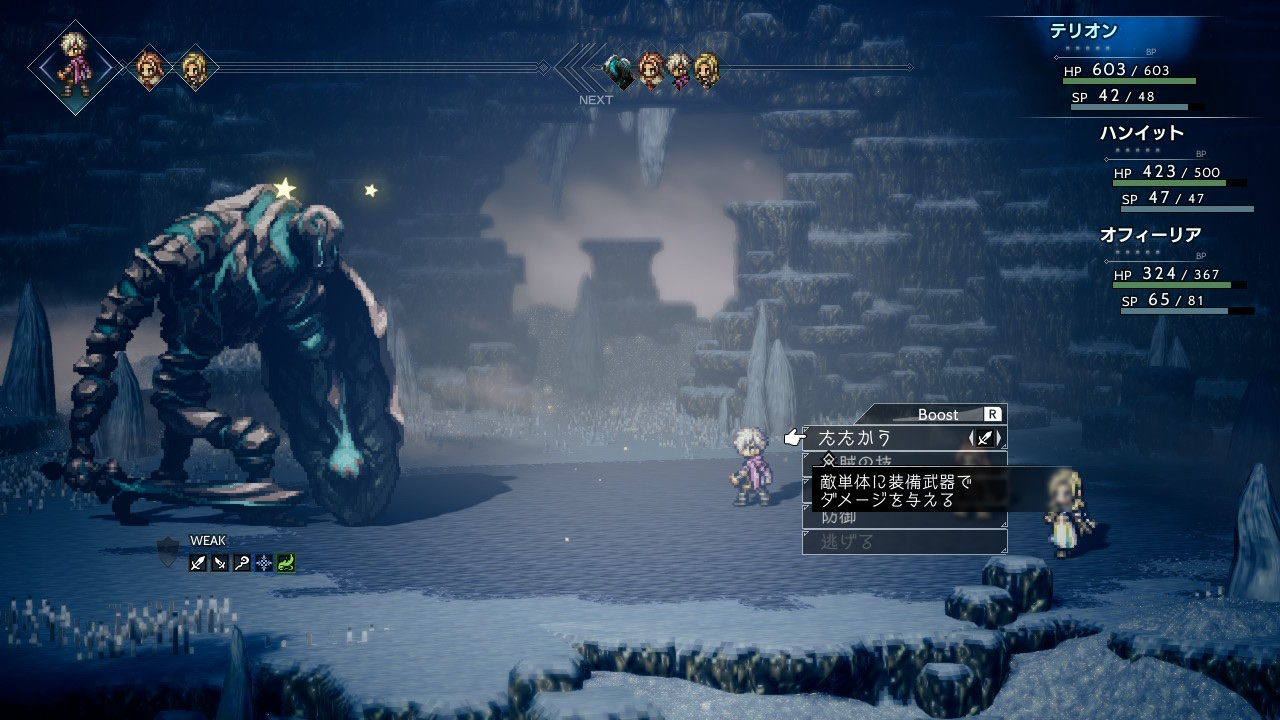The image size is (1280, 720).
Task: Select the ice snowflake weakness icon
Action: coord(264,563)
